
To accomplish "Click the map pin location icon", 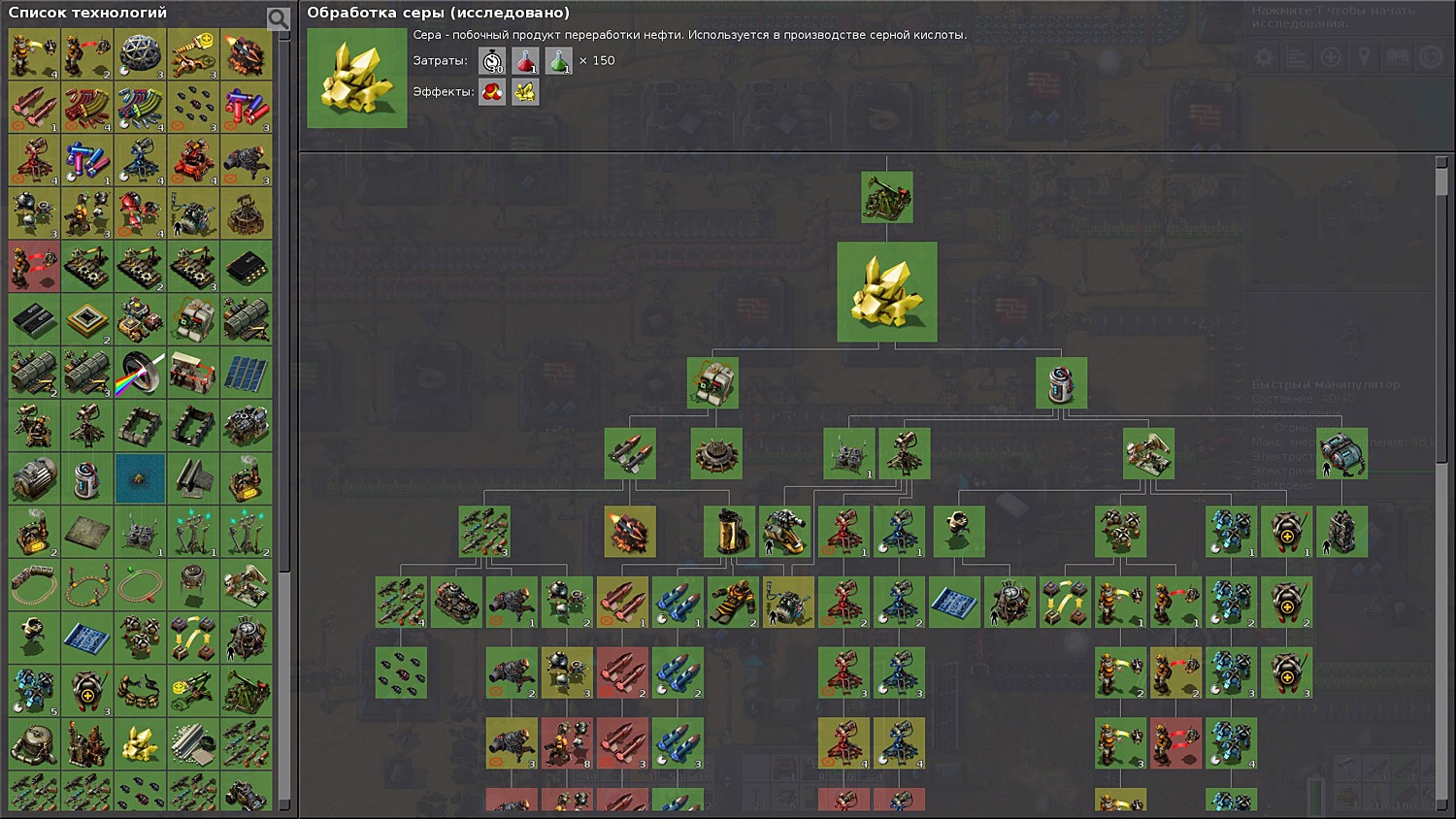I will (1364, 57).
